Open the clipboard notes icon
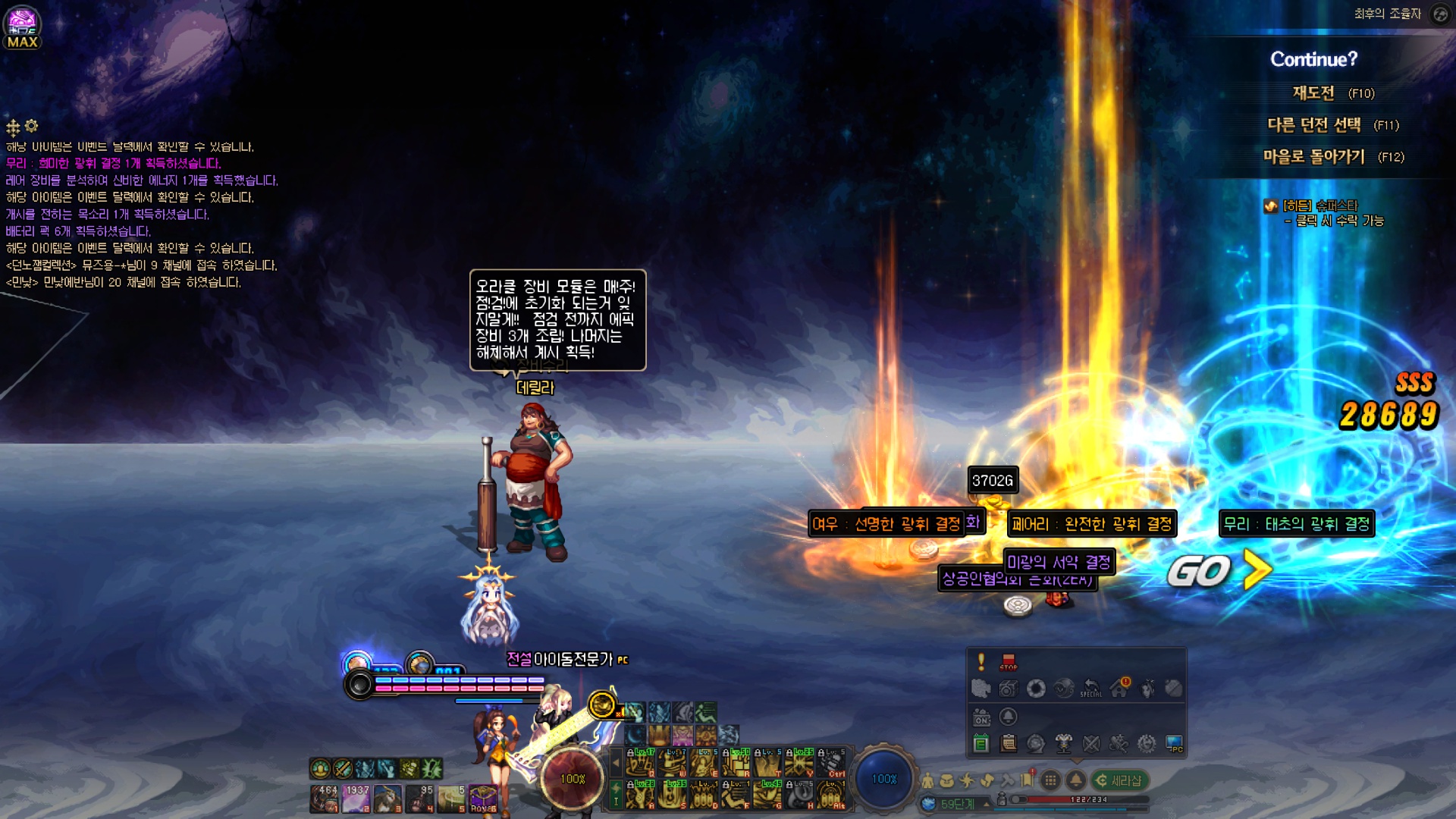 [x=1009, y=744]
